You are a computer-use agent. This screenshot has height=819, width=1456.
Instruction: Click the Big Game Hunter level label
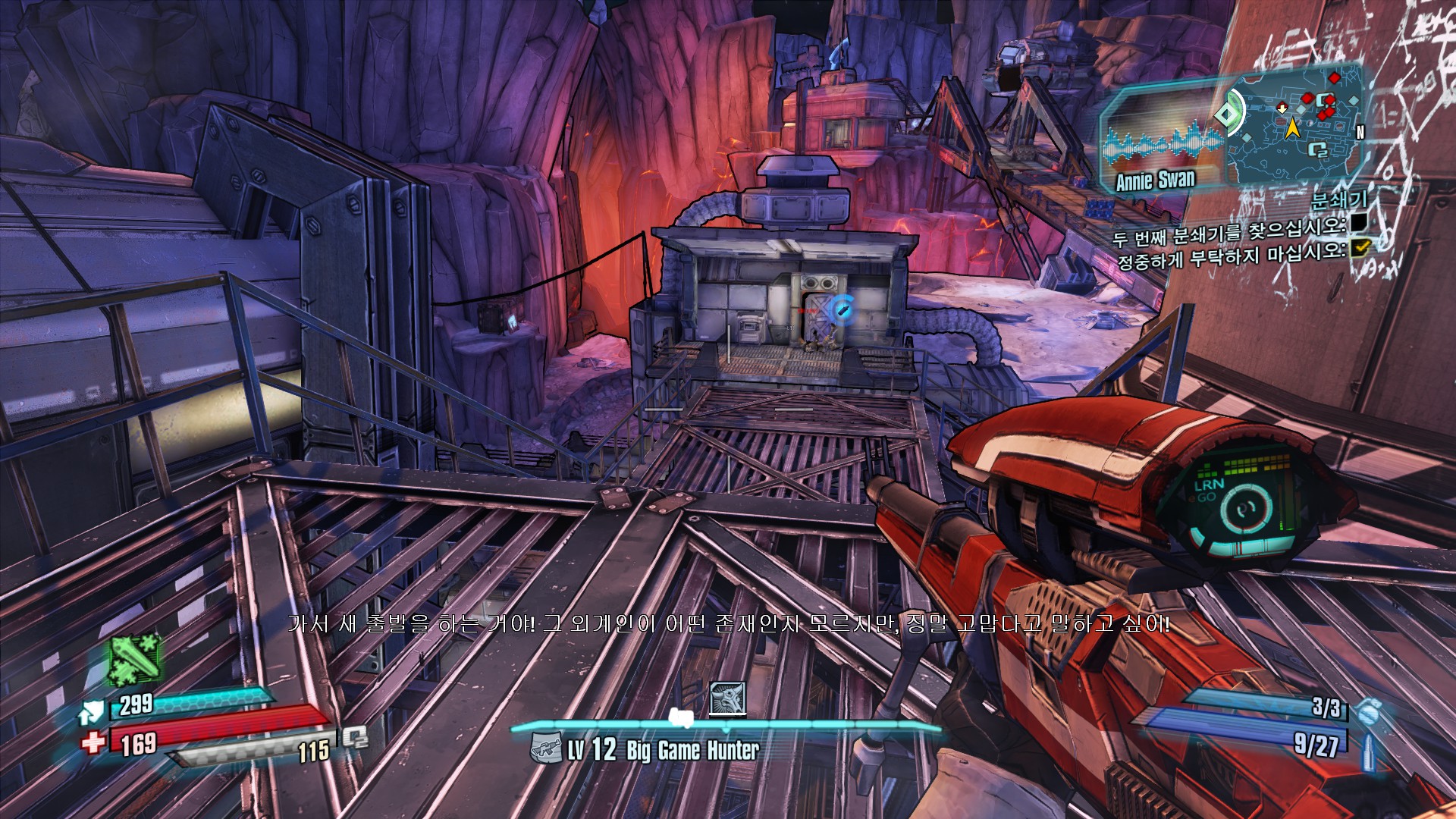point(662,751)
